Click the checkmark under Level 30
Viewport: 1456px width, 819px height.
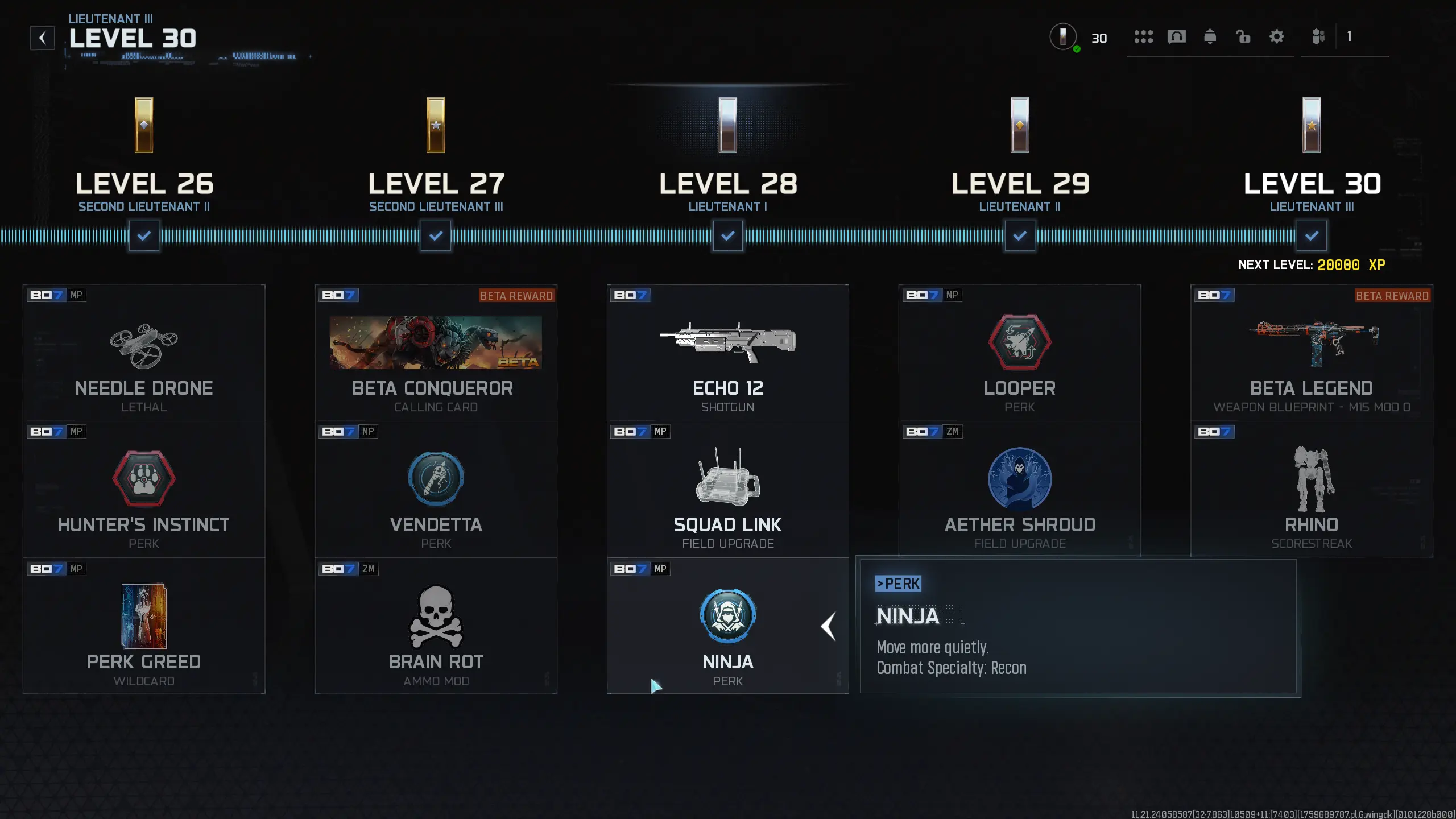[x=1312, y=235]
